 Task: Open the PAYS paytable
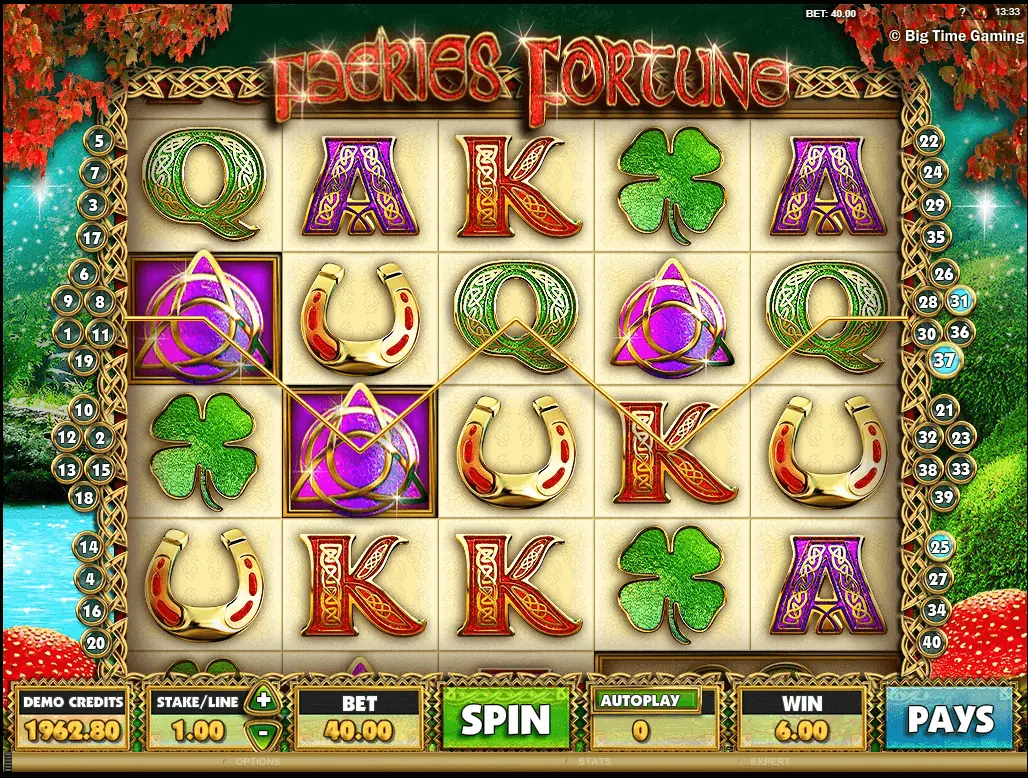[950, 718]
